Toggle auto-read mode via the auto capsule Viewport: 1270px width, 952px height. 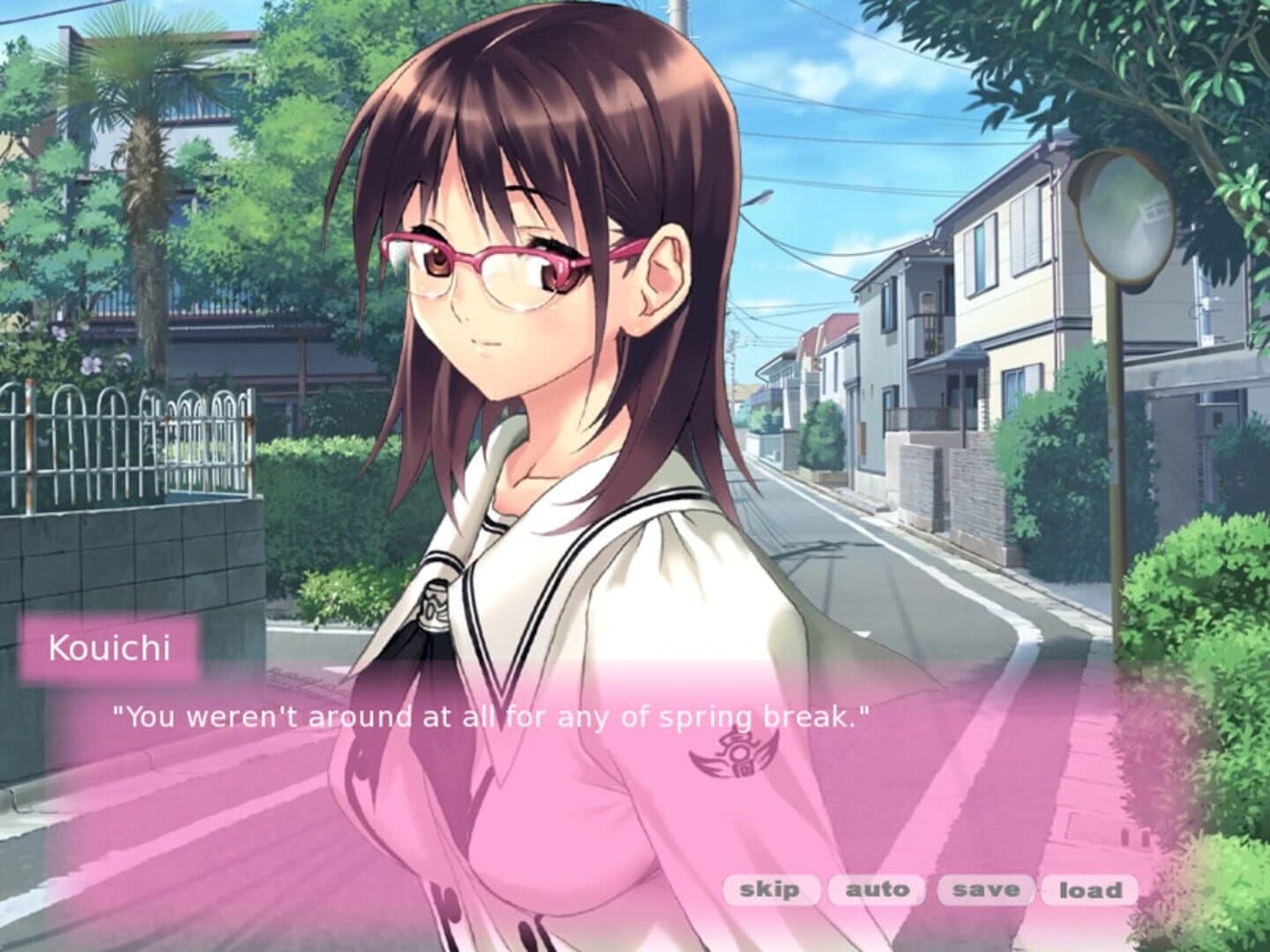click(x=877, y=890)
